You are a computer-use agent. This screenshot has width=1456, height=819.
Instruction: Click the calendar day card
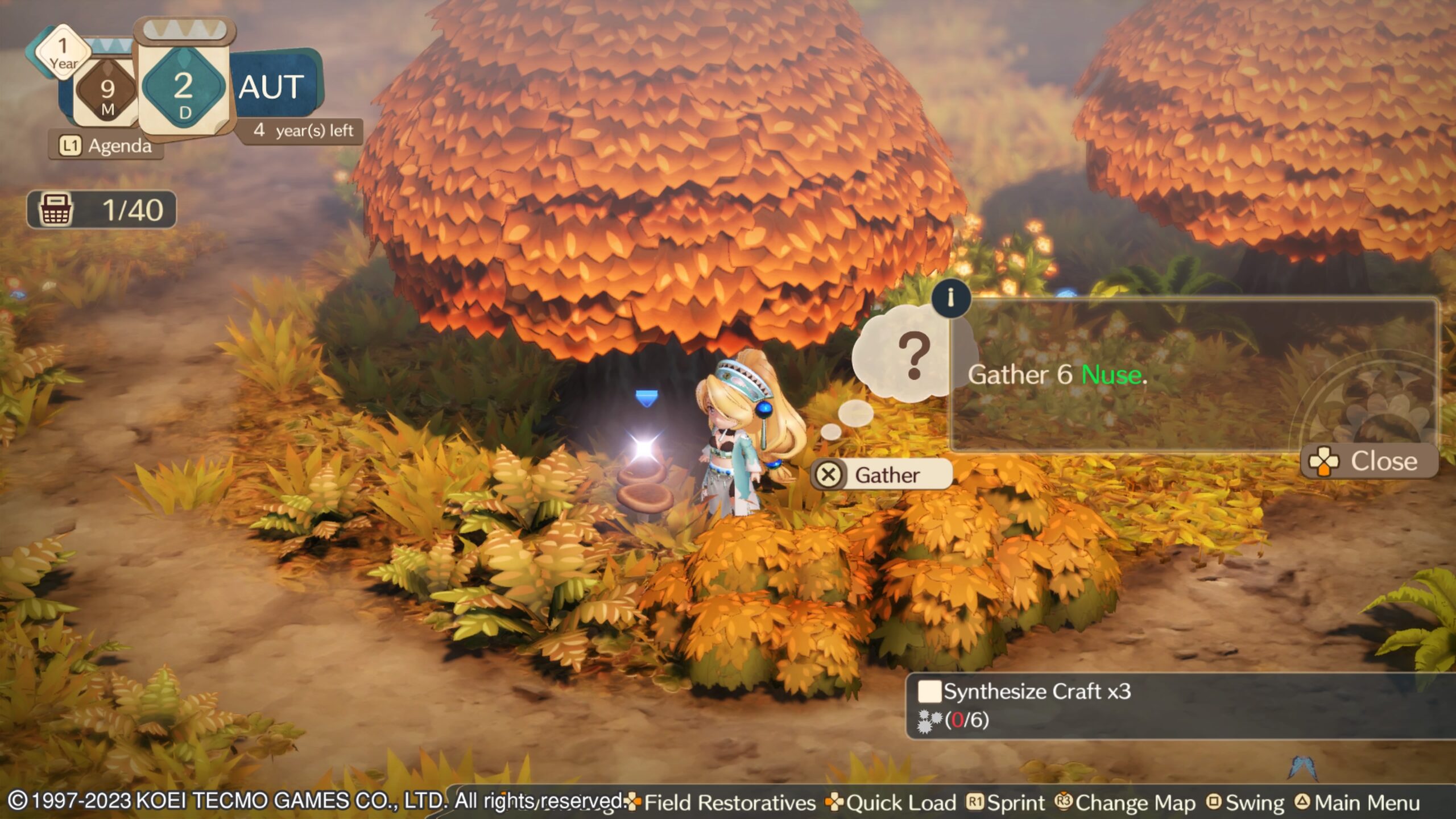point(183,85)
